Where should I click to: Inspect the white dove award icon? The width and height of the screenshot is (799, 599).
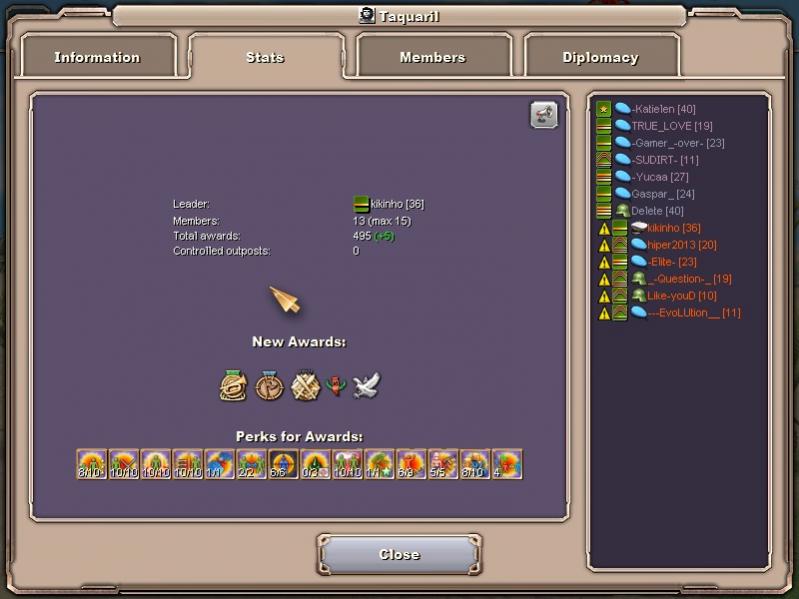point(367,385)
